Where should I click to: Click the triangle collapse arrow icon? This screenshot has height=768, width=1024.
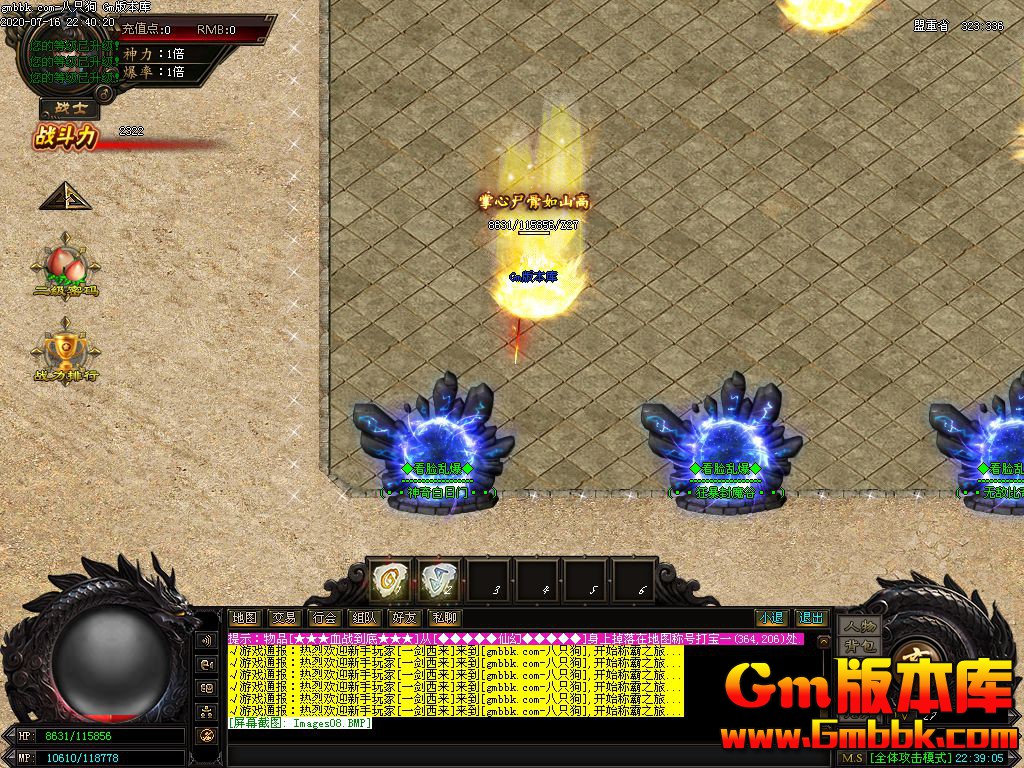coord(65,196)
